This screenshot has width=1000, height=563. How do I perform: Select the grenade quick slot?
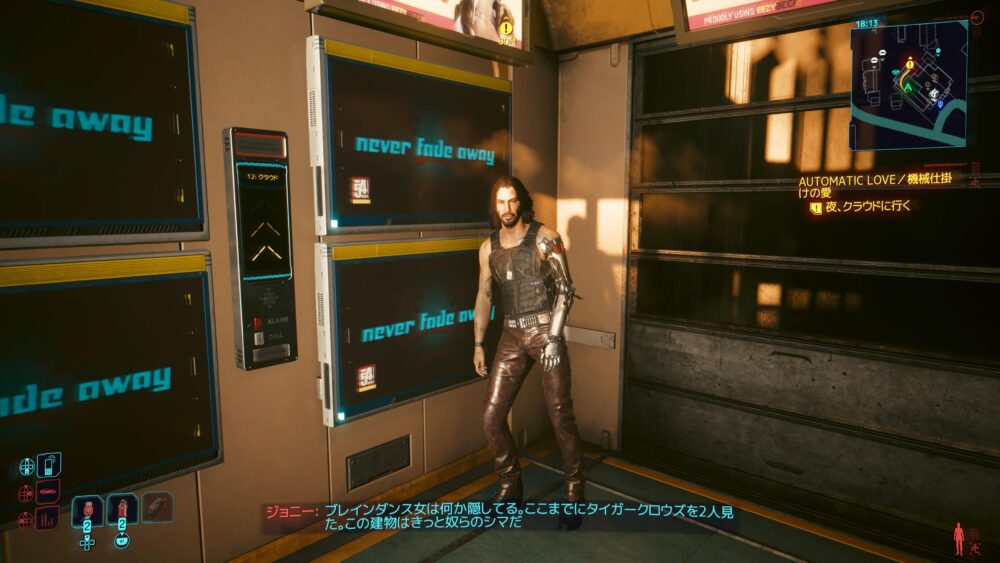tap(88, 510)
